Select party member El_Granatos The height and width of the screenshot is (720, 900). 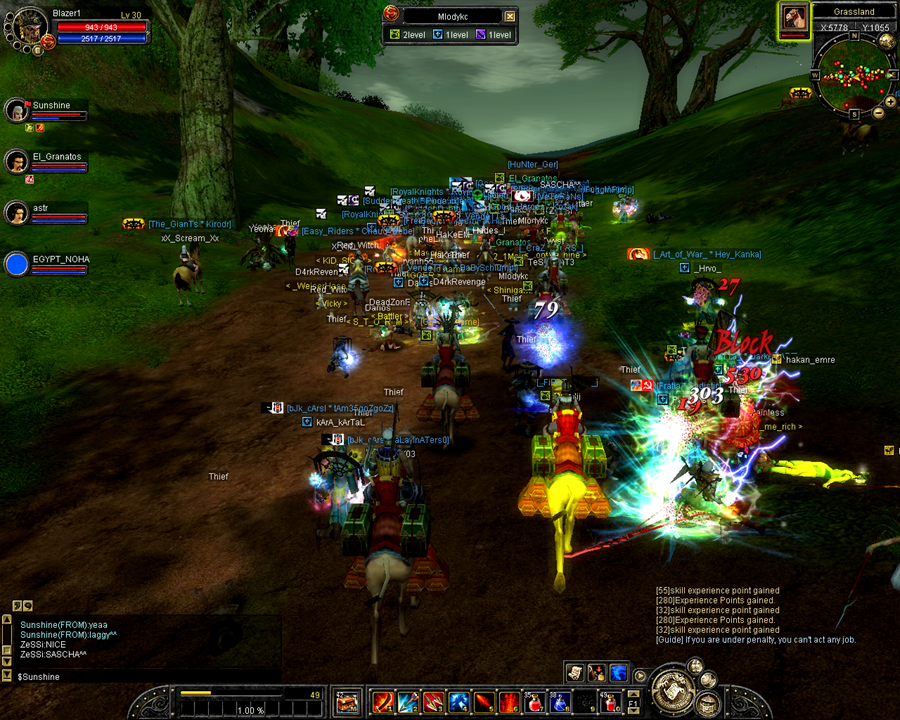tap(16, 161)
